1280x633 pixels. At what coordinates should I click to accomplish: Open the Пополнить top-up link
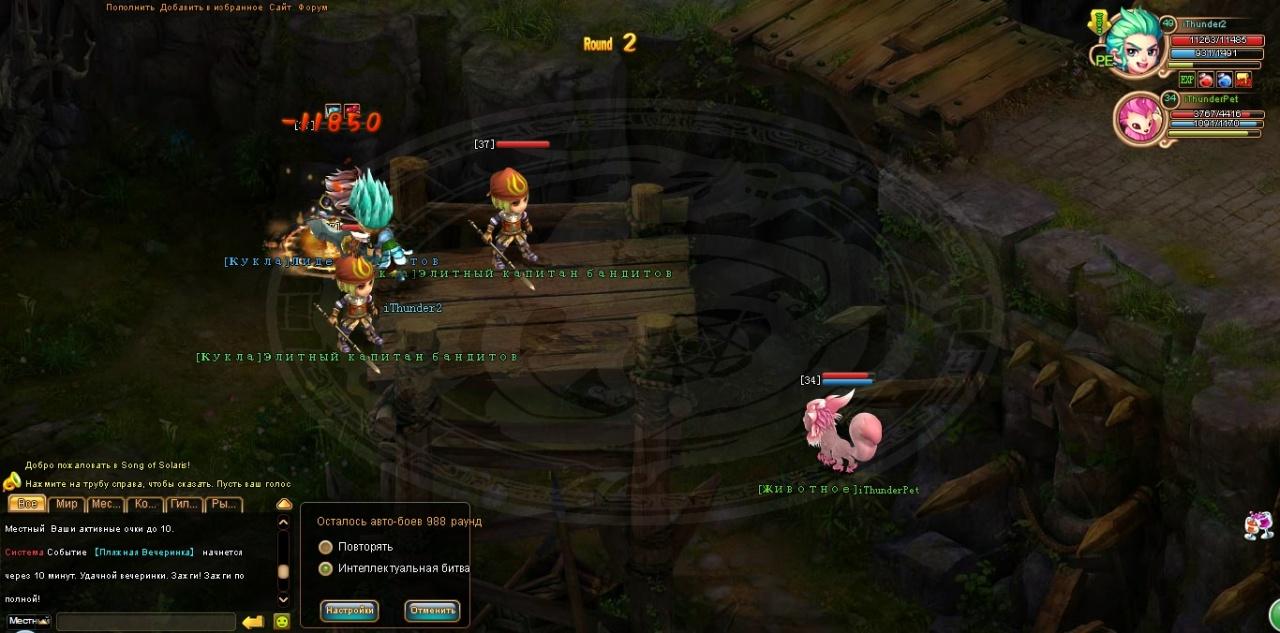coord(131,7)
